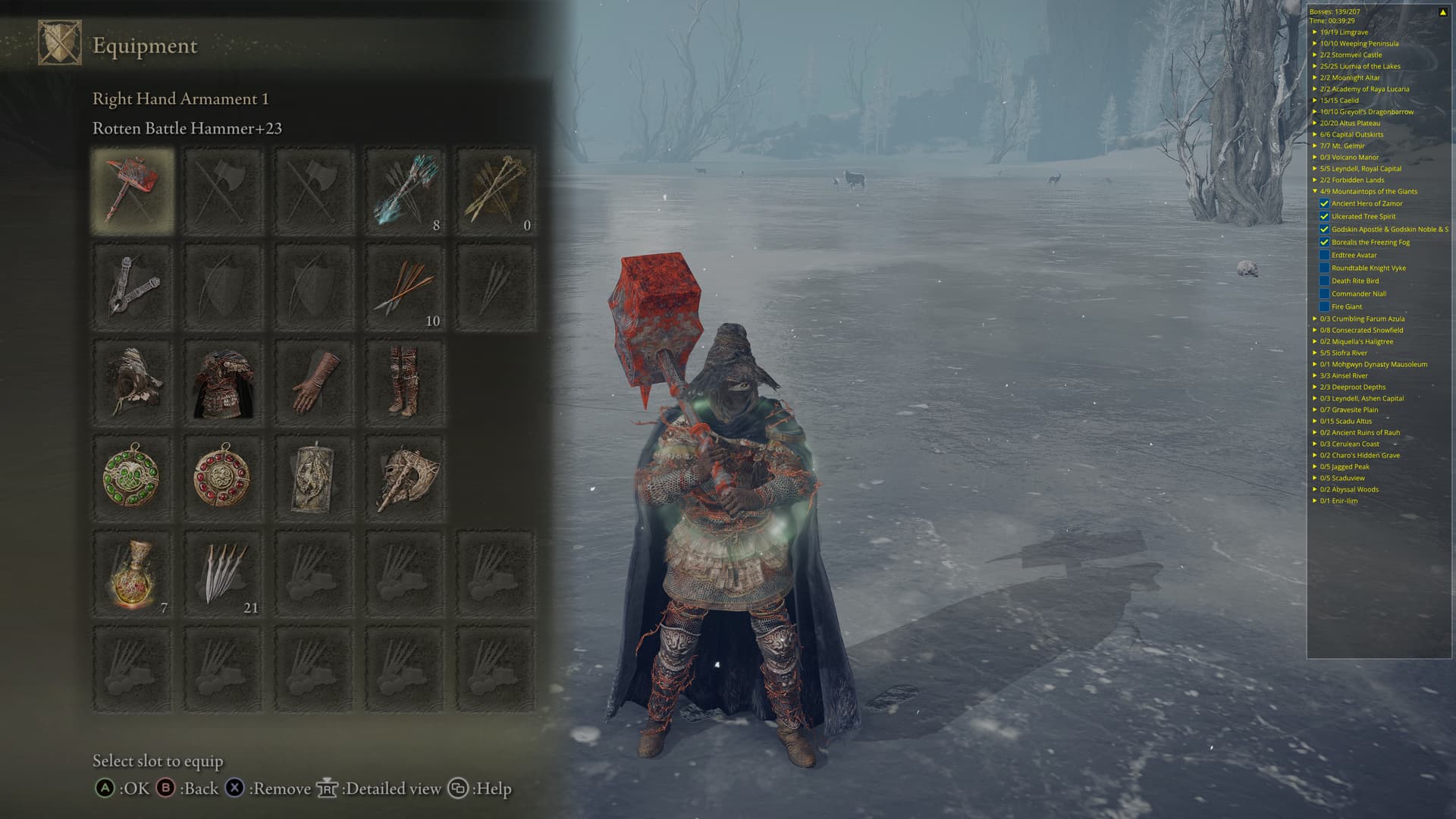Choose the blue-glowing arrows slot
Screen dimensions: 1456x819
[405, 191]
